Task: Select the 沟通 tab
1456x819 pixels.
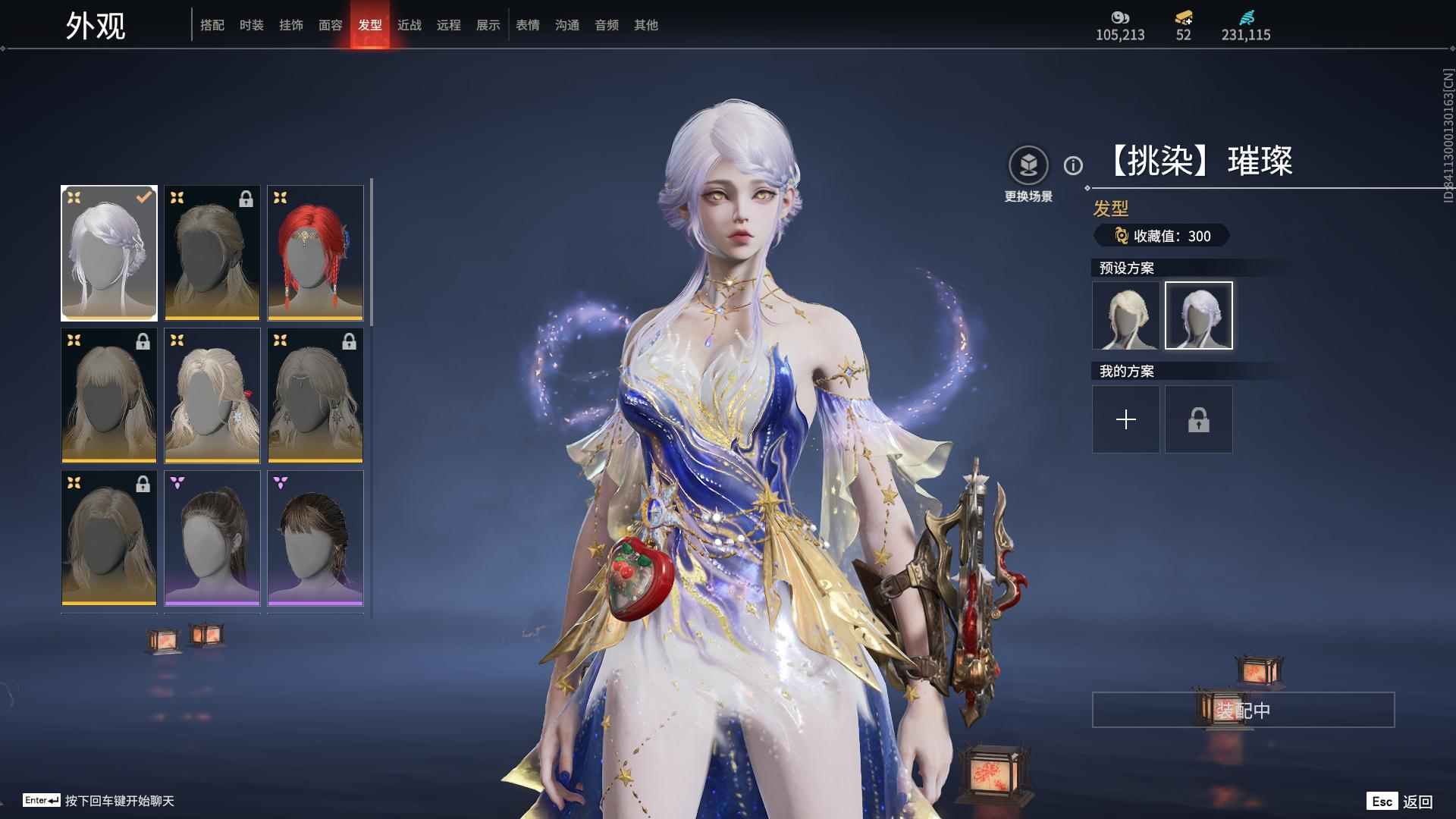Action: coord(567,25)
